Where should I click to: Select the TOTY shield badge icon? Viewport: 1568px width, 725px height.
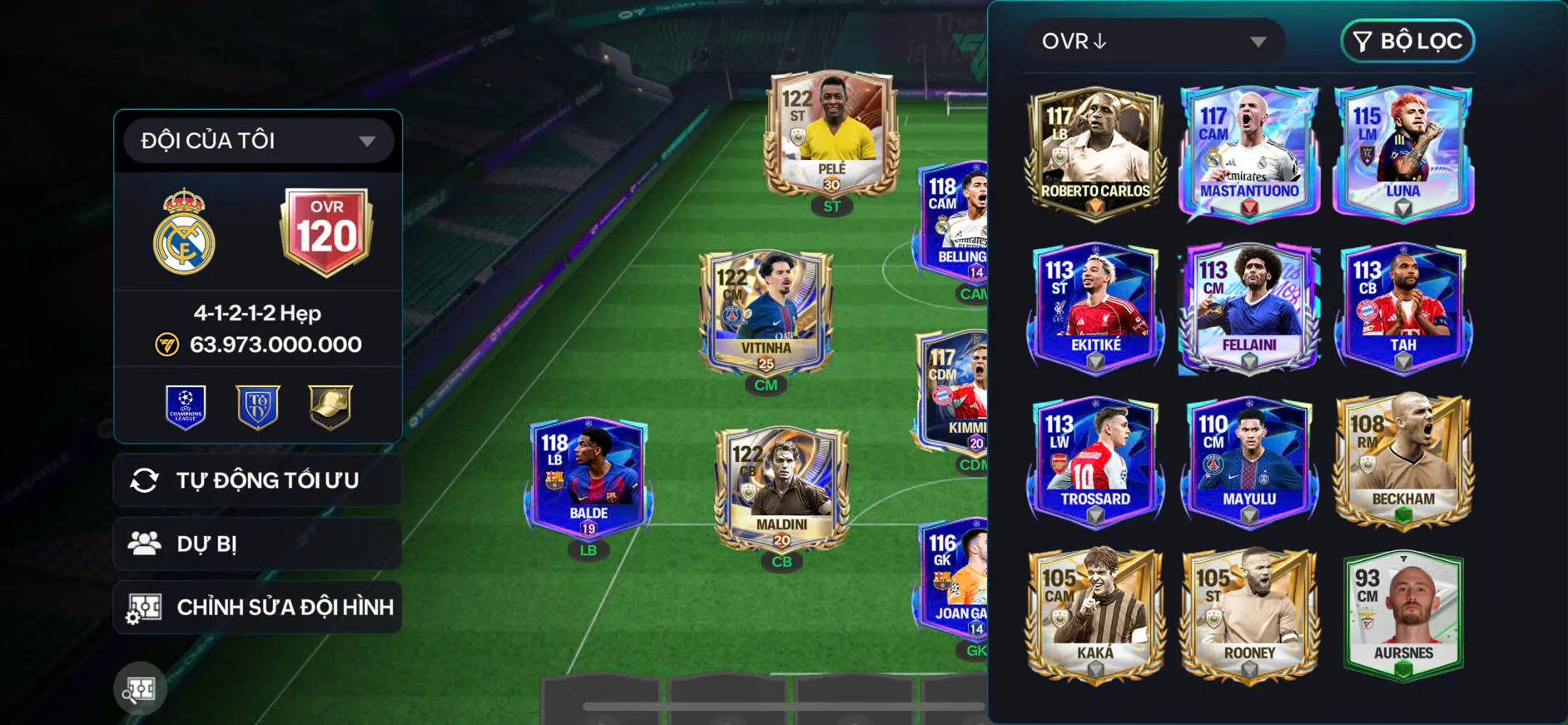[x=257, y=407]
